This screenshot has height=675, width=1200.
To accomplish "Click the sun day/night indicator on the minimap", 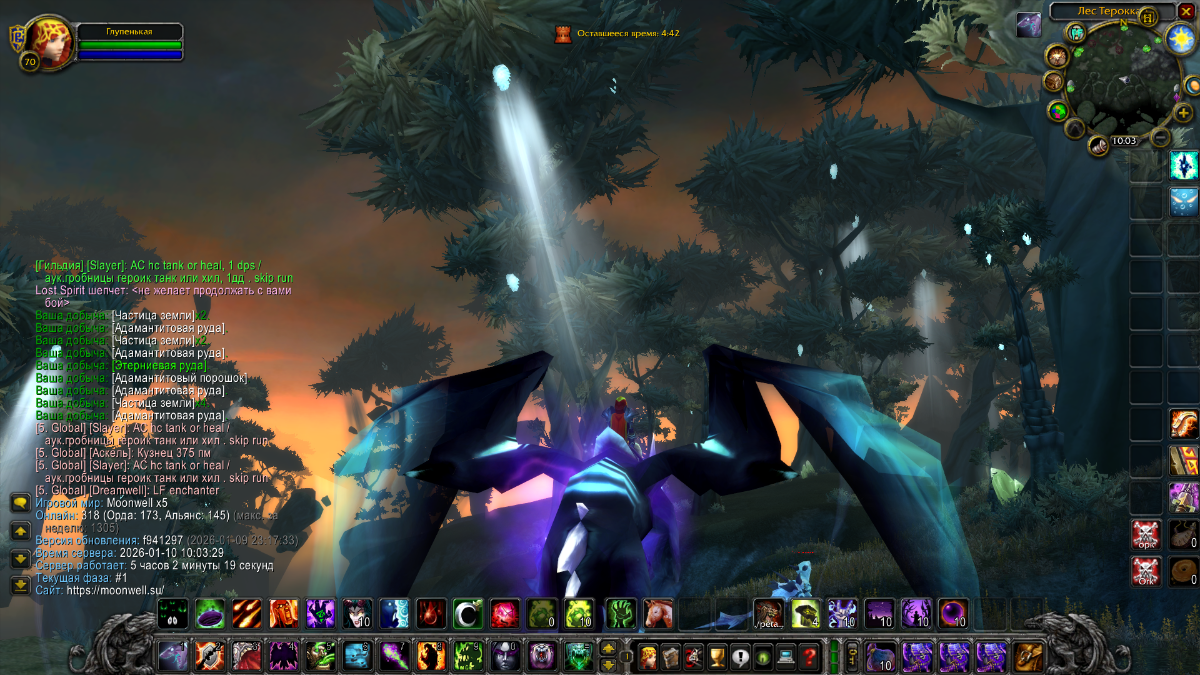I will point(1180,38).
